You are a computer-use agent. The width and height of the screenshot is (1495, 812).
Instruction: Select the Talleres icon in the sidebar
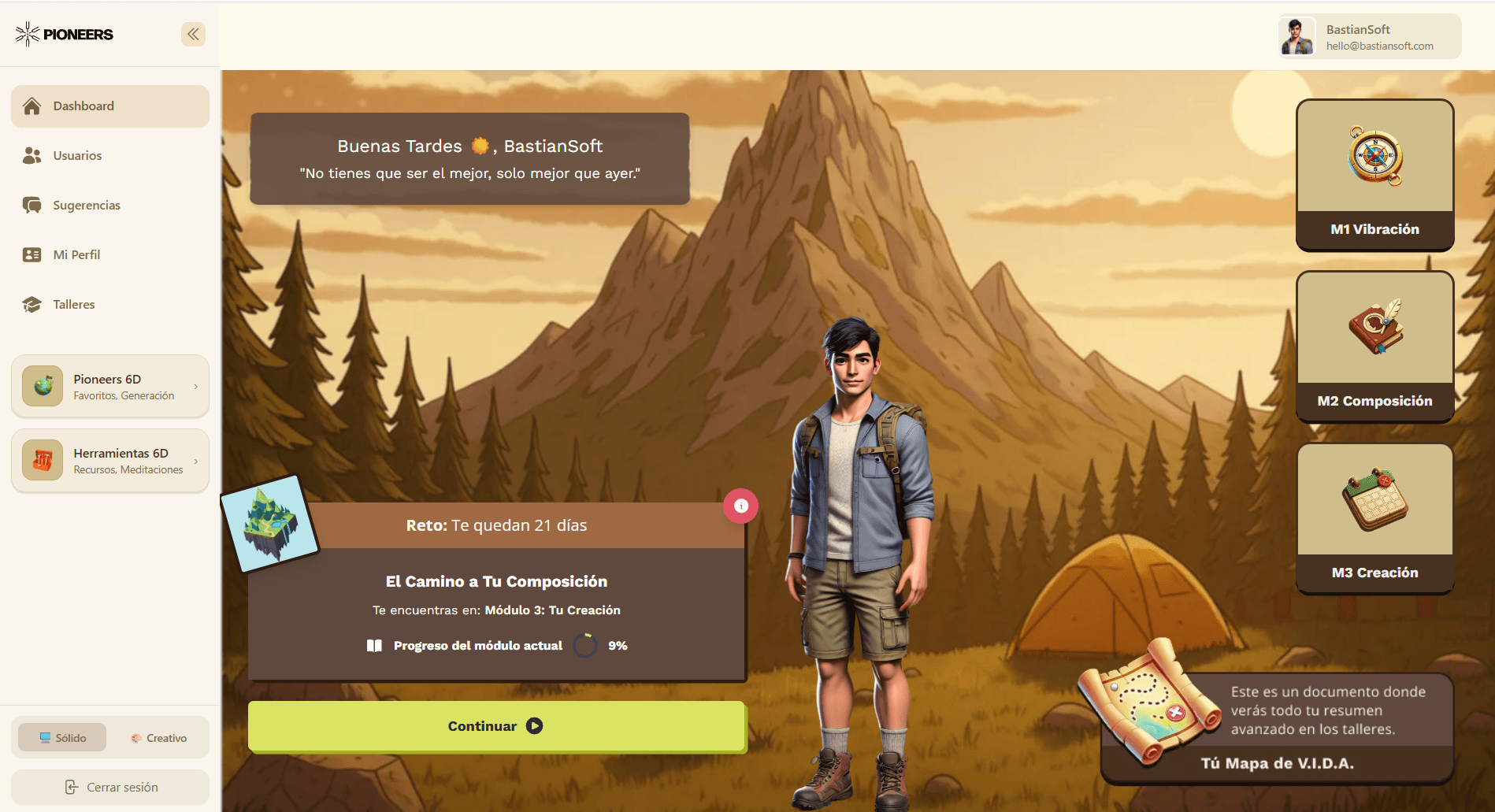click(32, 304)
